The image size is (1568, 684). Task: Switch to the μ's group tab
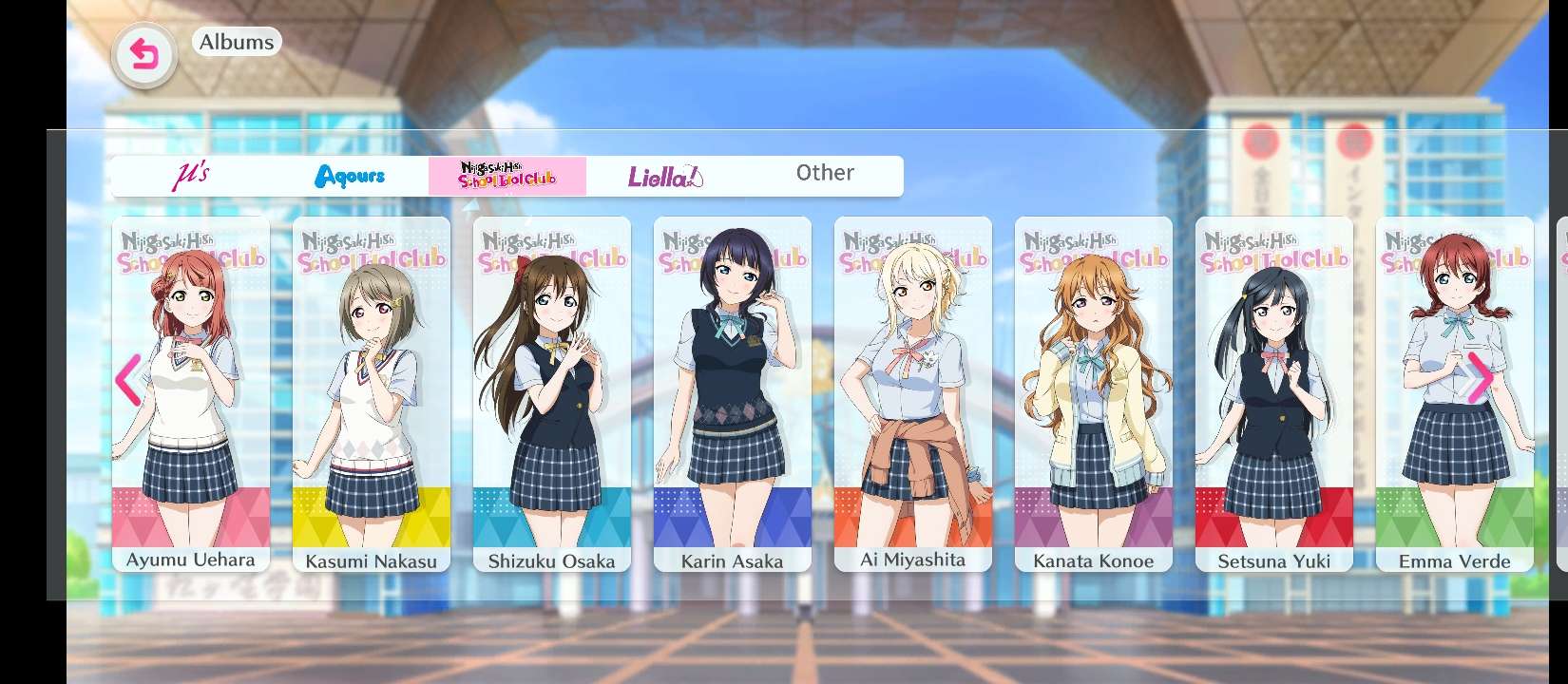tap(191, 176)
